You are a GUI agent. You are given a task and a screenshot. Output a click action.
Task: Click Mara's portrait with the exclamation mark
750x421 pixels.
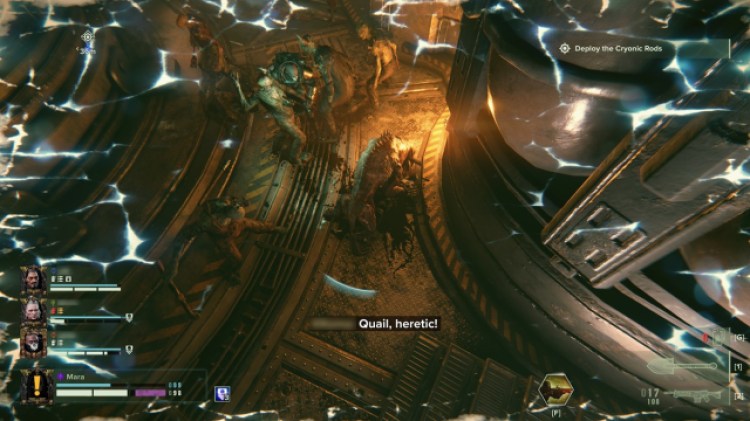pyautogui.click(x=38, y=386)
